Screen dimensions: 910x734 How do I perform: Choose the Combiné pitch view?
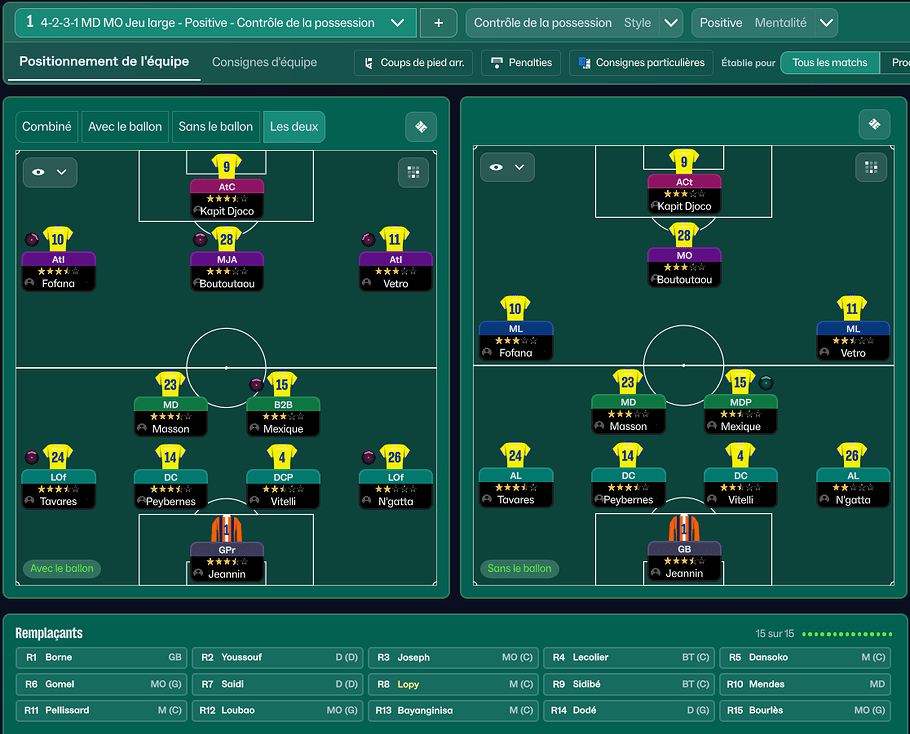click(47, 127)
